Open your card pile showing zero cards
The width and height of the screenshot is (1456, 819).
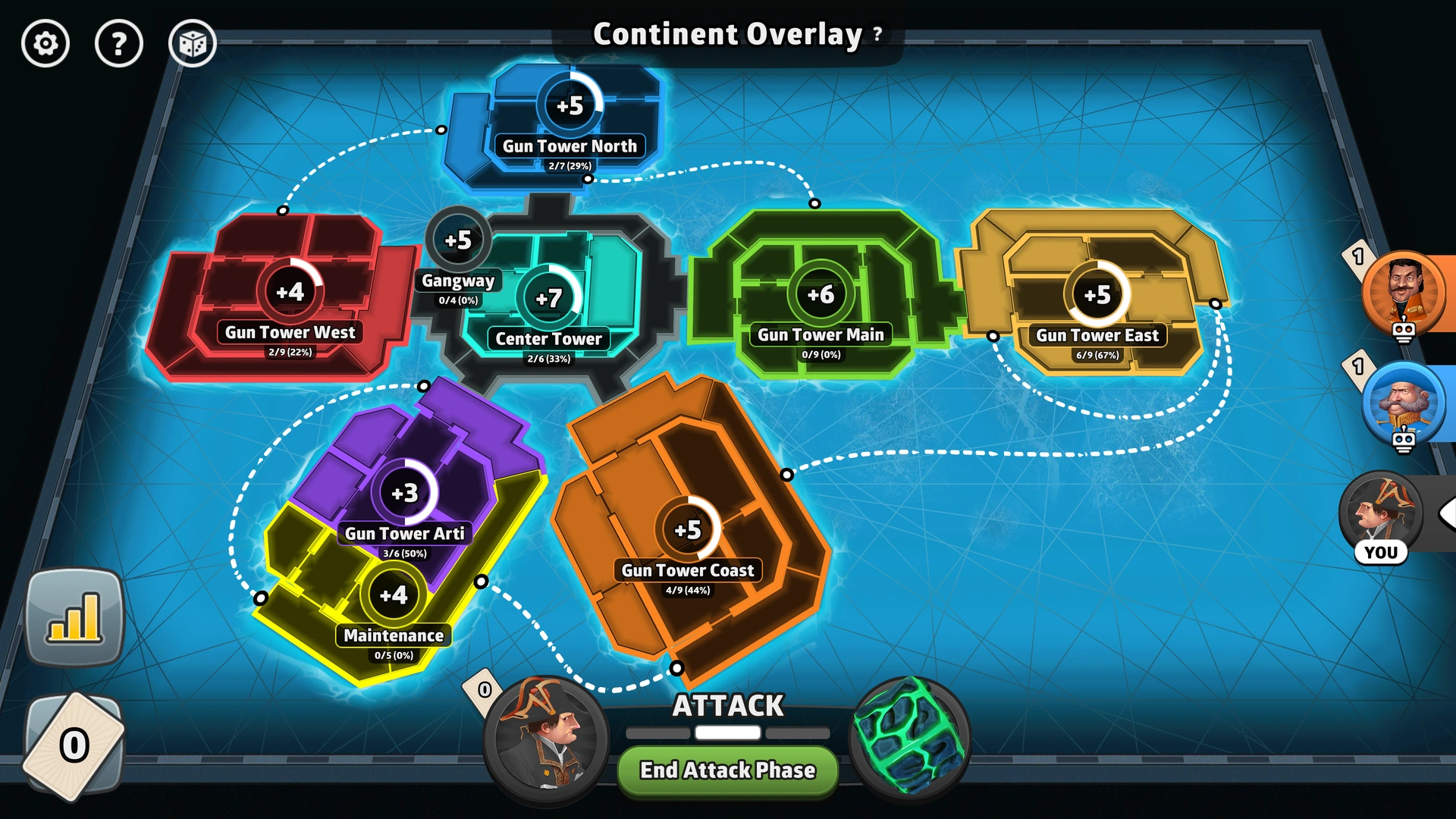pyautogui.click(x=74, y=745)
